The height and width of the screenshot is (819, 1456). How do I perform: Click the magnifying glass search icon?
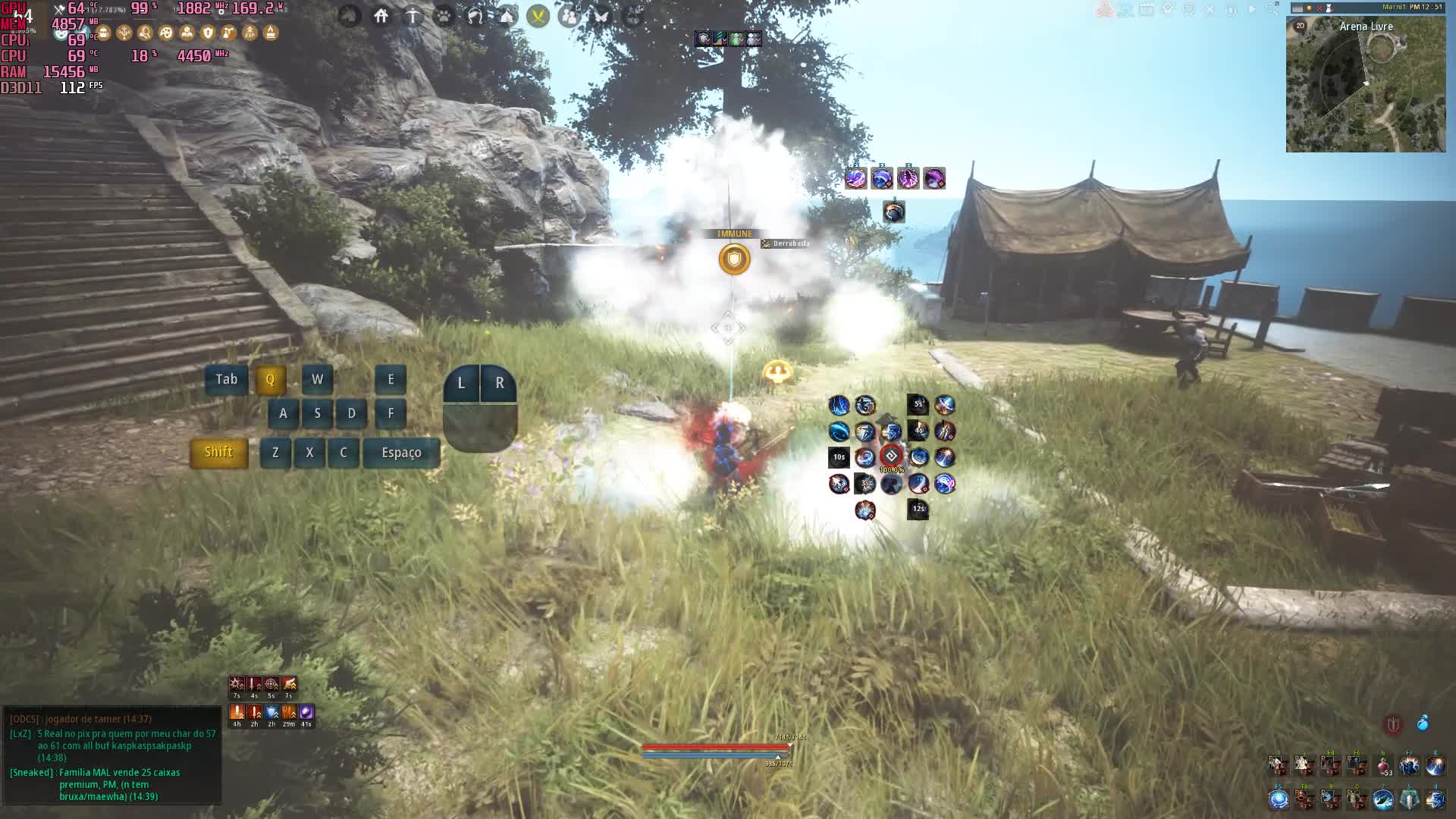click(x=1272, y=10)
